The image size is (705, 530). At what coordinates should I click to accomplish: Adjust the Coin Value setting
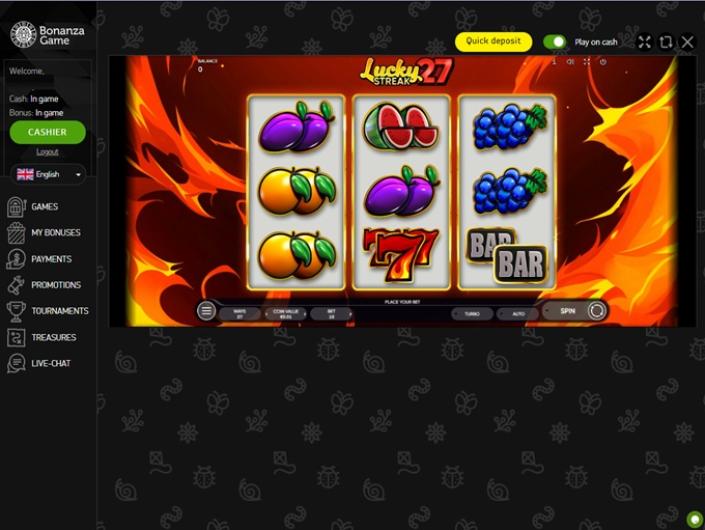coord(285,313)
